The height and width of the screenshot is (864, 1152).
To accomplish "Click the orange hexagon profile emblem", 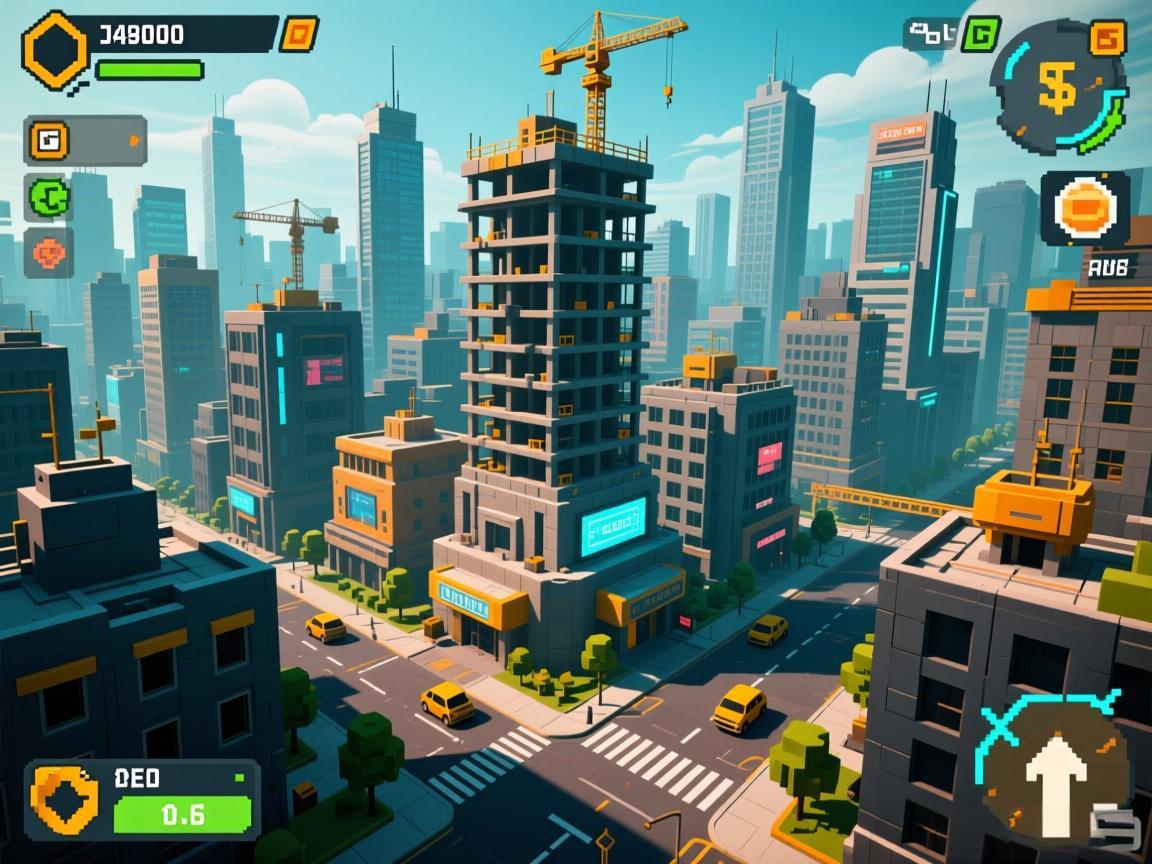I will tap(56, 46).
